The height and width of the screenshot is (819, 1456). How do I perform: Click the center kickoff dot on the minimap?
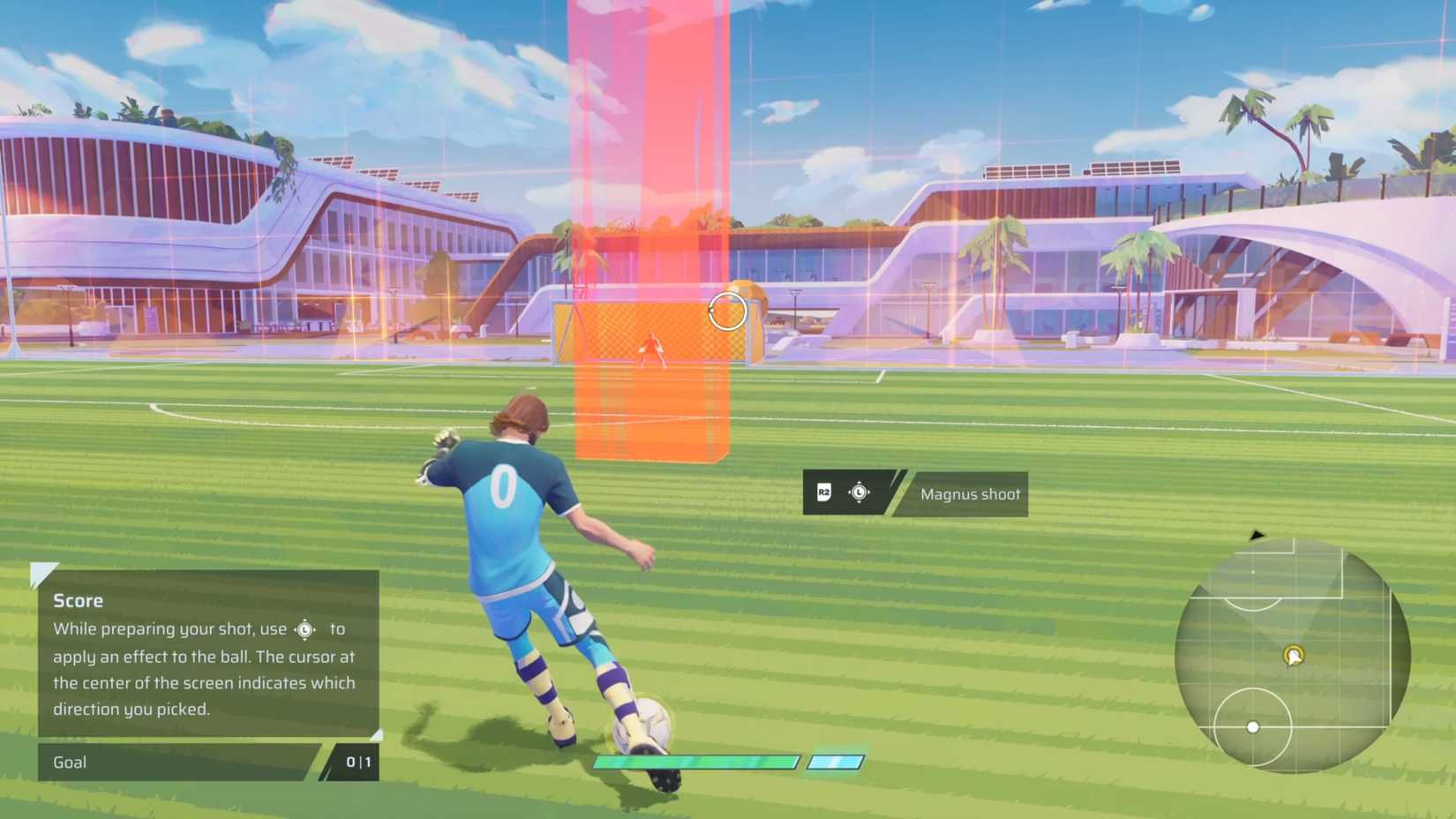[1253, 726]
